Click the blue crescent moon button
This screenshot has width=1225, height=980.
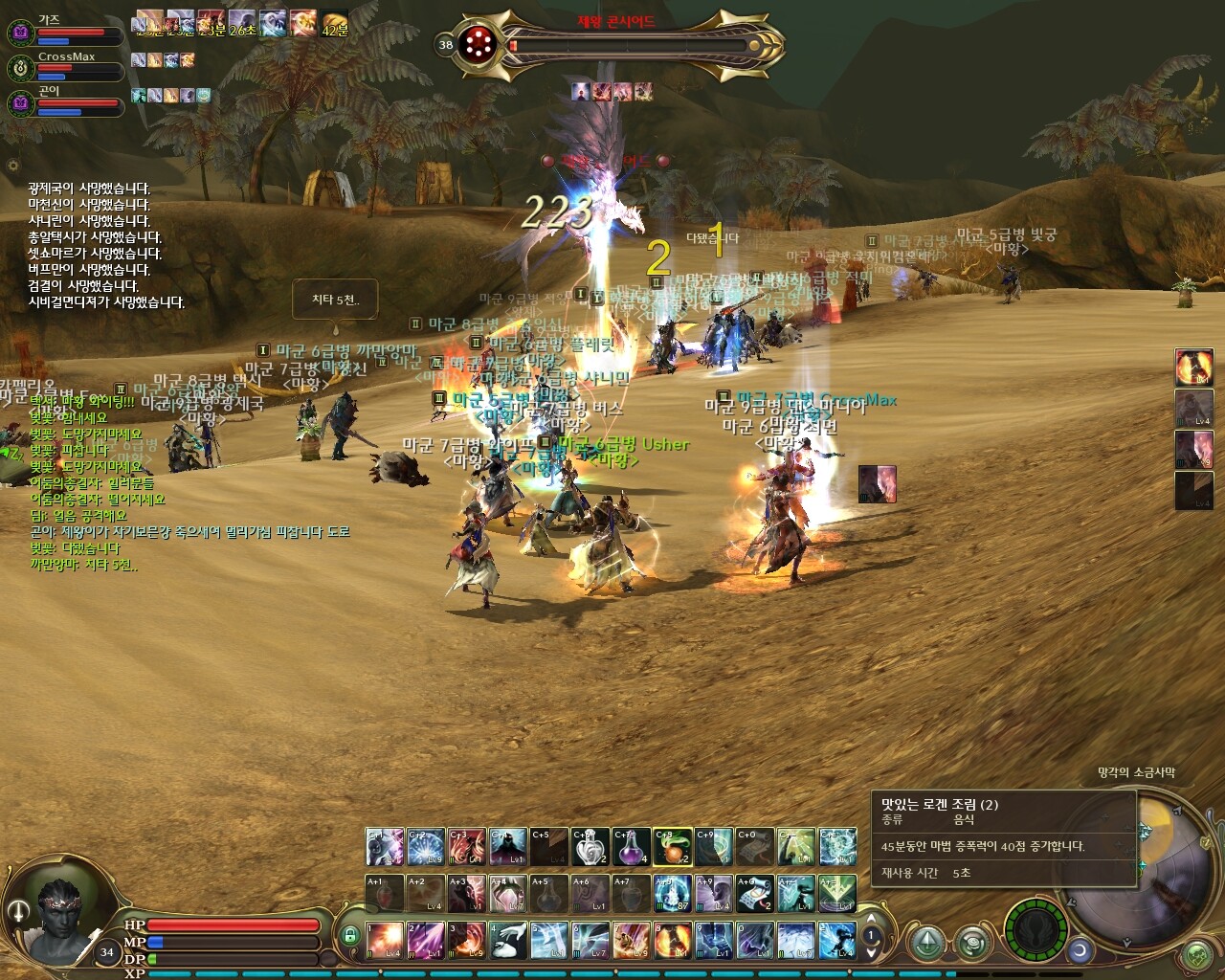pos(1080,950)
